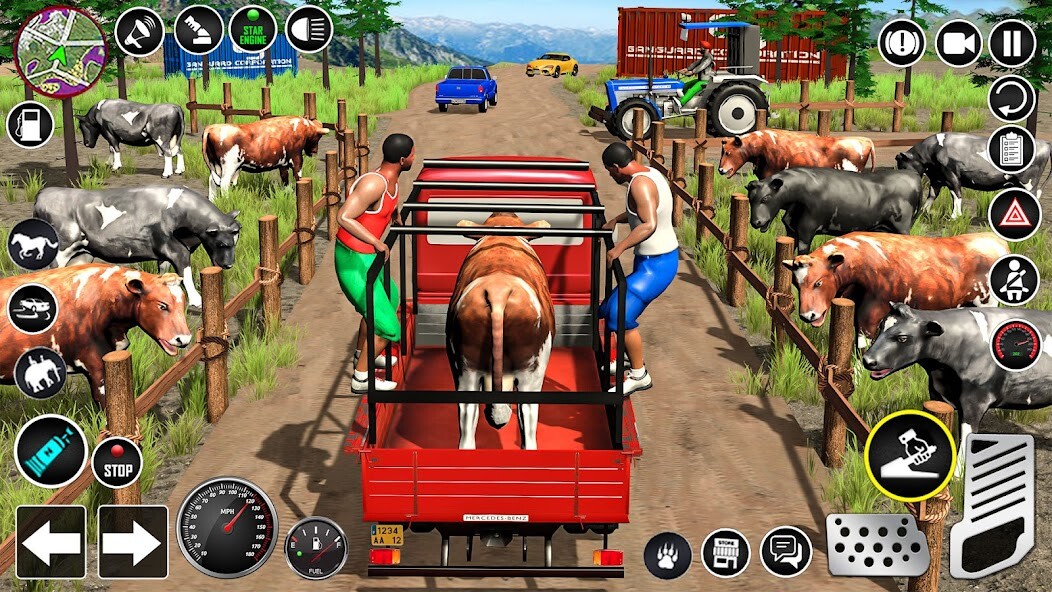This screenshot has height=592, width=1052.
Task: Switch the camera view
Action: [959, 44]
